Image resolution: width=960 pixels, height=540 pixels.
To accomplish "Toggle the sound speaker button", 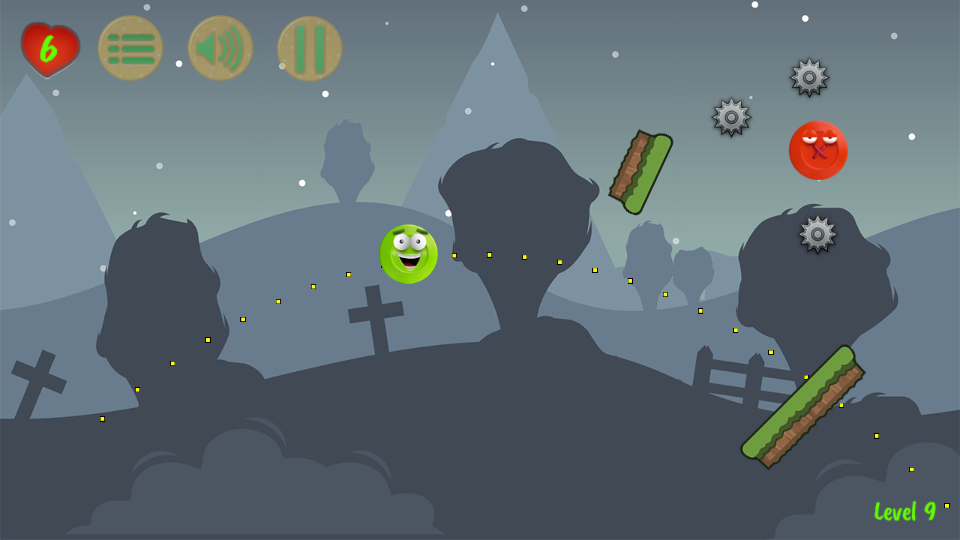I will click(x=220, y=48).
